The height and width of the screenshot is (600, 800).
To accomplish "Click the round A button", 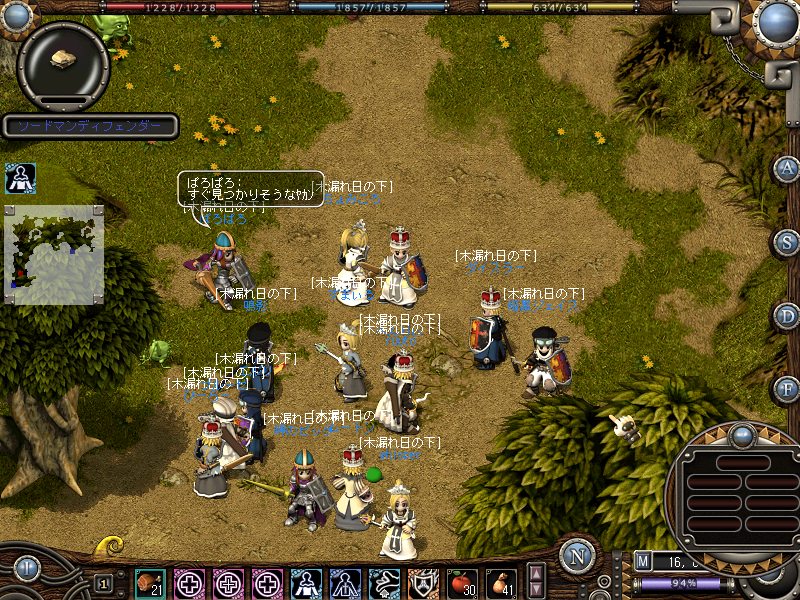I will (787, 168).
